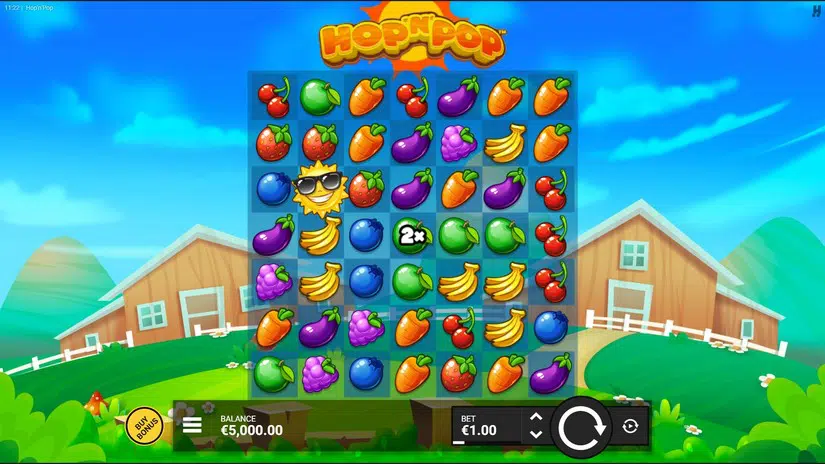Open the hamburger menu

[193, 425]
